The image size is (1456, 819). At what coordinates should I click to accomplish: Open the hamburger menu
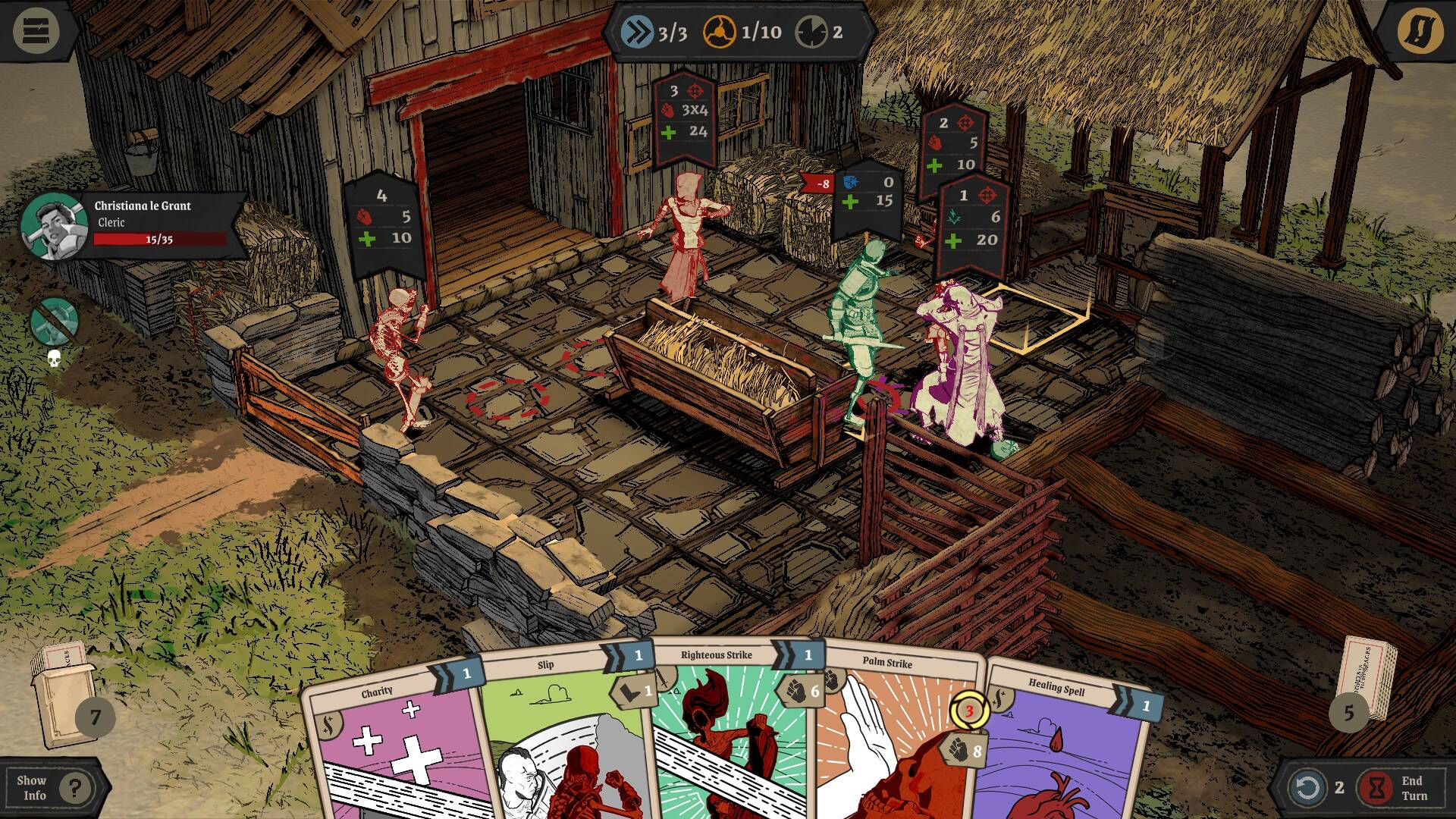pyautogui.click(x=36, y=32)
